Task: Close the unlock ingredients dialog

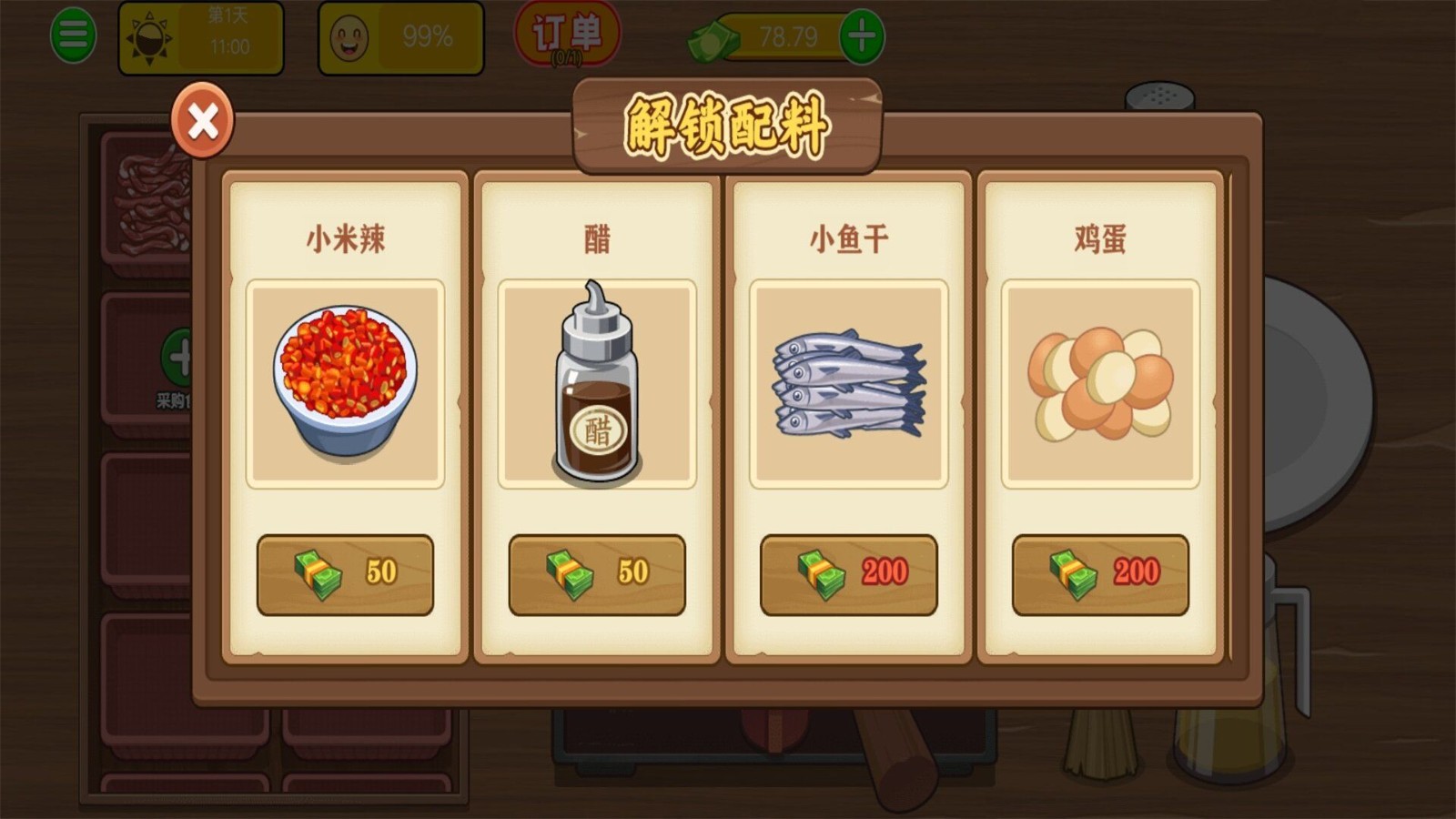Action: click(202, 122)
